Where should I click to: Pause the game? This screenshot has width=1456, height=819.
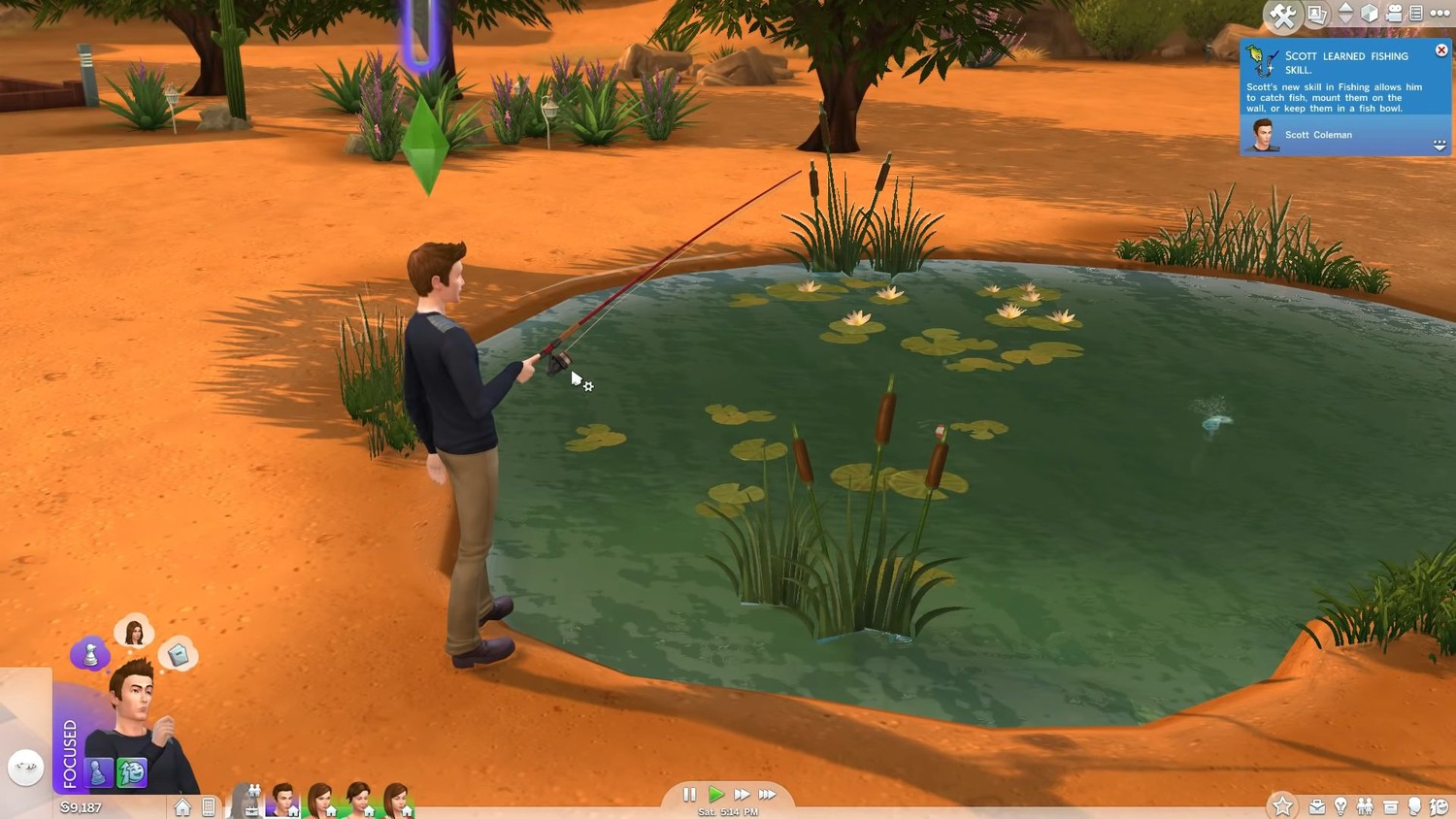pos(689,794)
